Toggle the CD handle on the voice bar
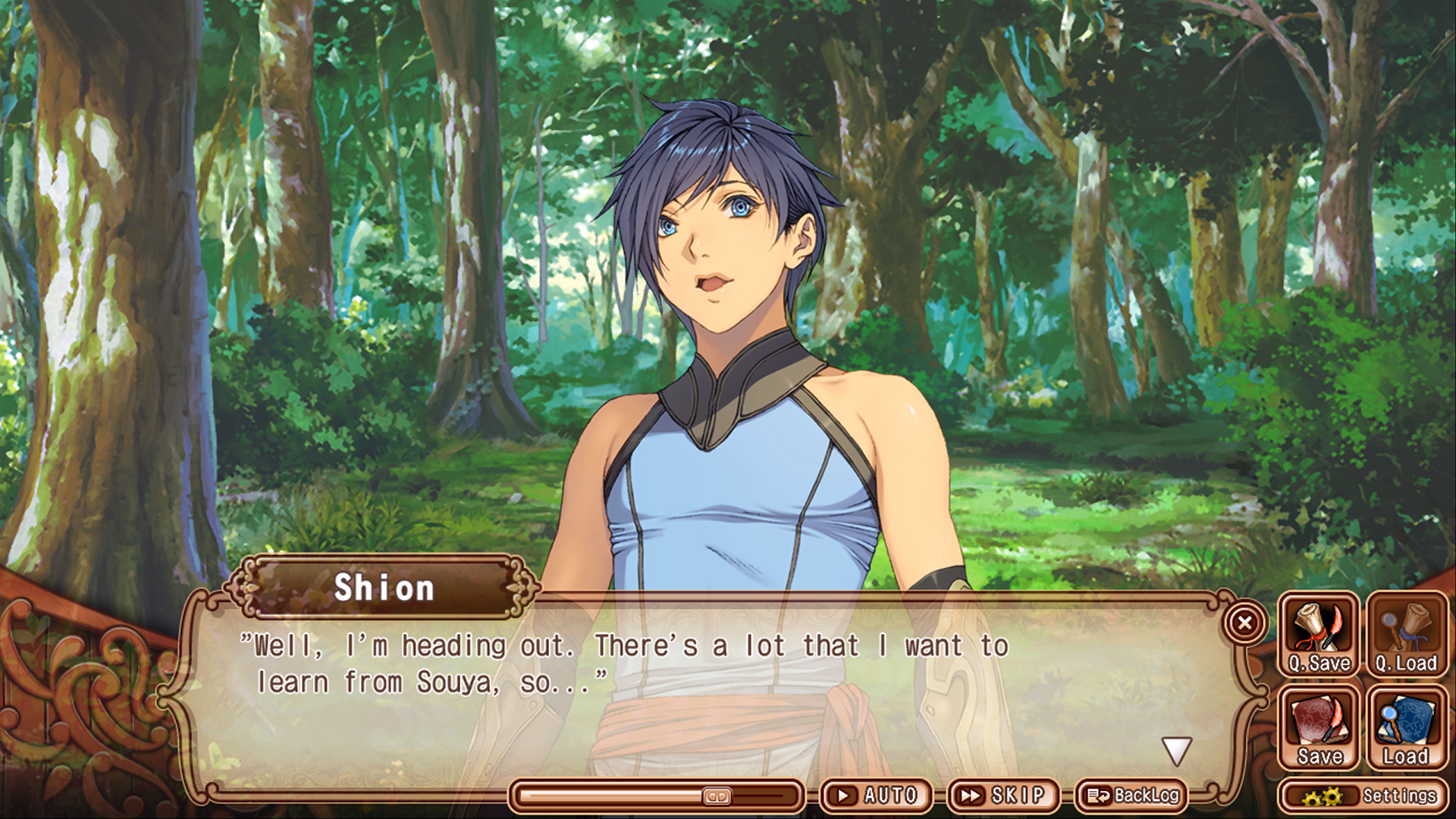Screen dimensions: 1456x819 click(x=719, y=795)
